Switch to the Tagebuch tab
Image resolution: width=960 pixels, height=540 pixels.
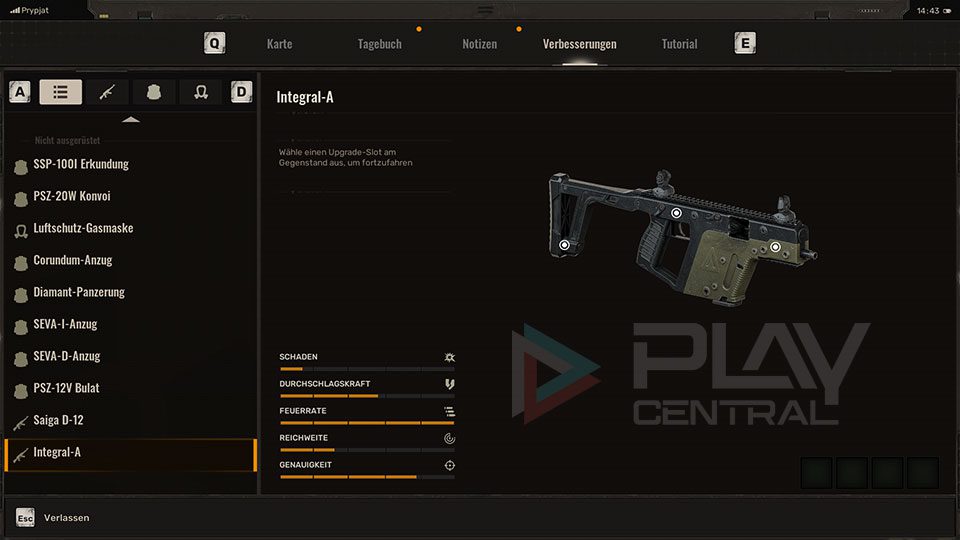pyautogui.click(x=380, y=44)
